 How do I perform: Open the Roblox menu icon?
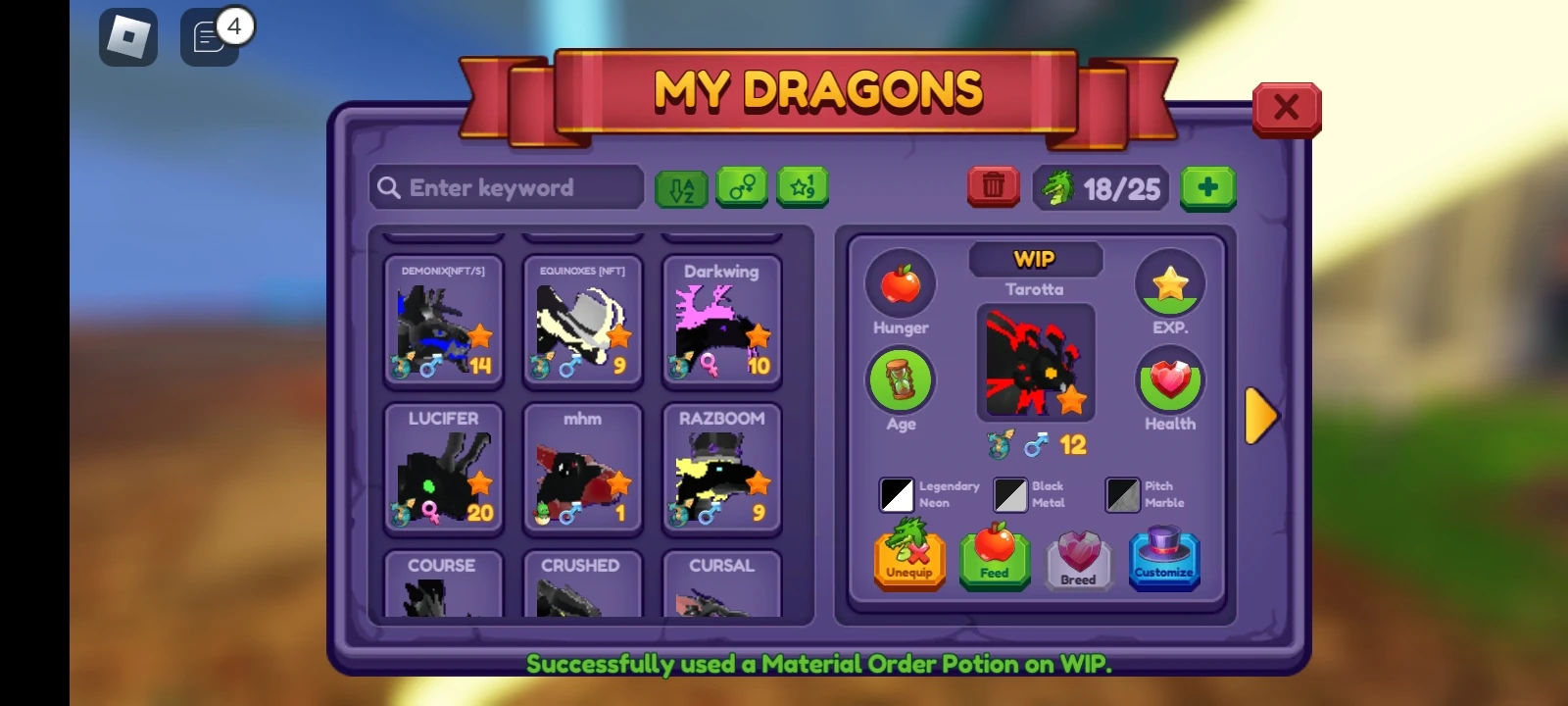(x=127, y=37)
